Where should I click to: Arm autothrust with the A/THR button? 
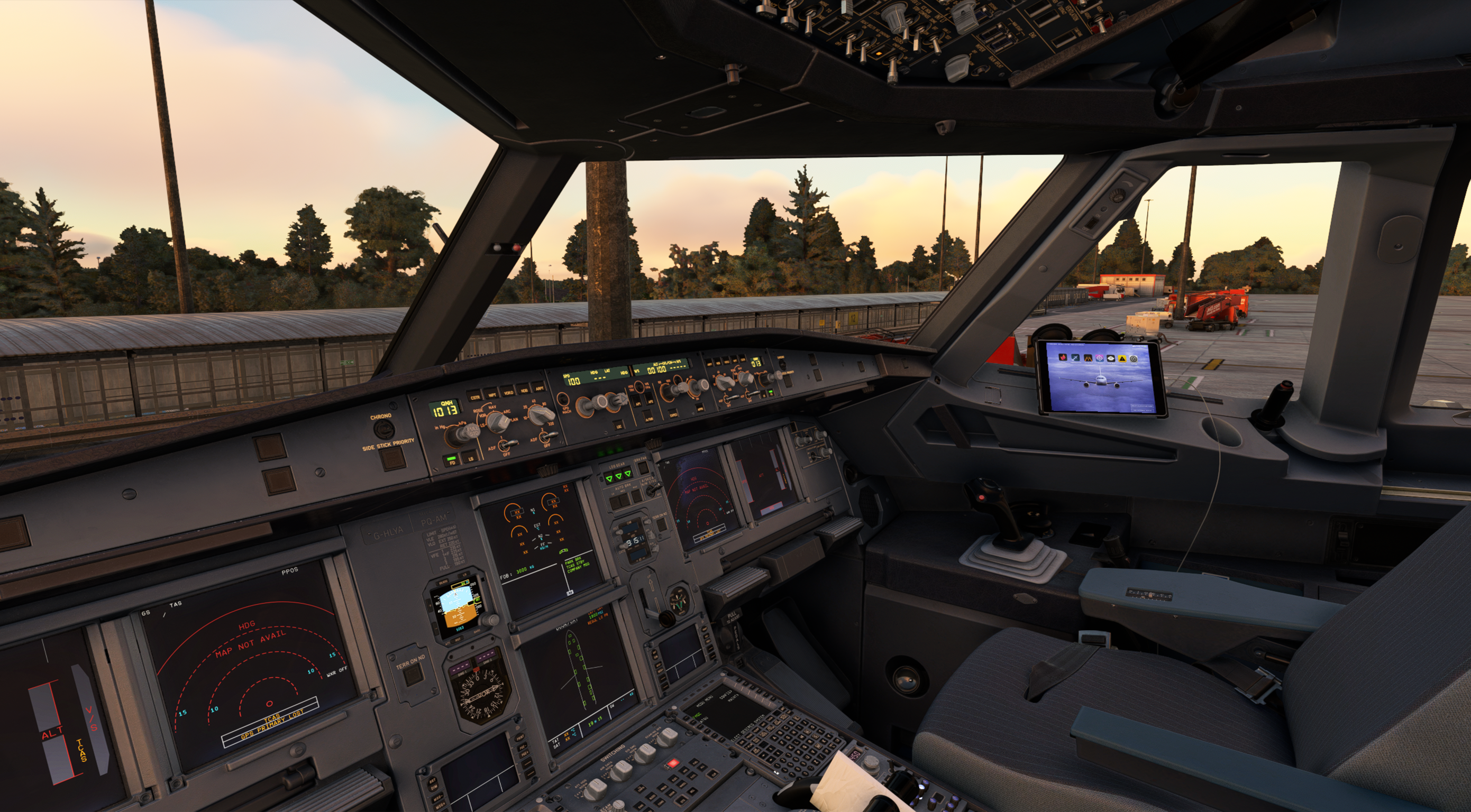click(x=649, y=417)
